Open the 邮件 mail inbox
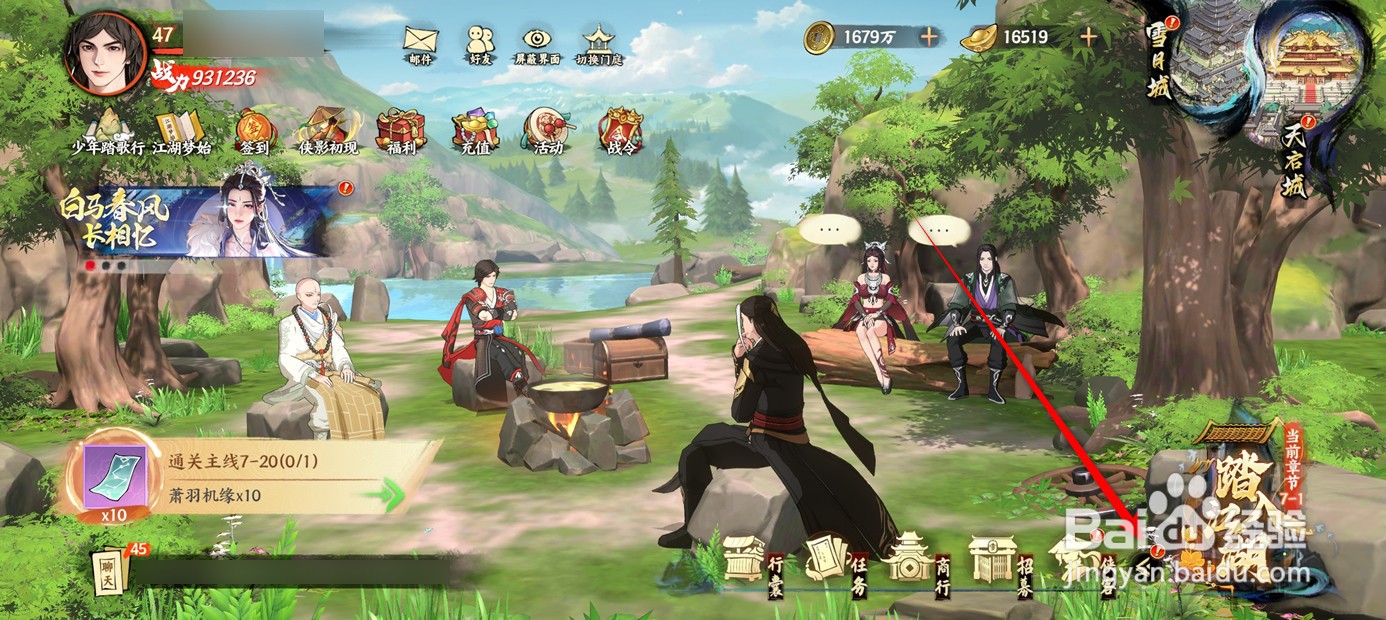 [421, 44]
